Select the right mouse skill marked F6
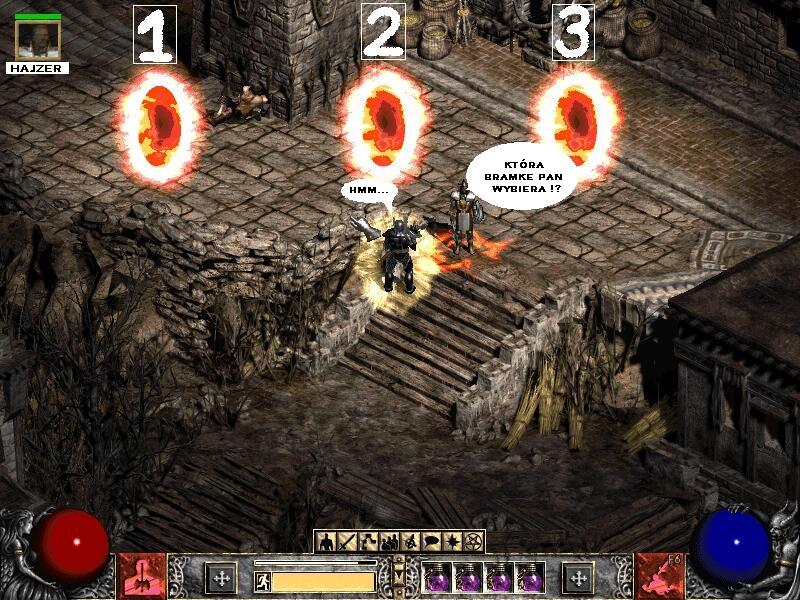Viewport: 800px width, 600px height. click(x=658, y=577)
